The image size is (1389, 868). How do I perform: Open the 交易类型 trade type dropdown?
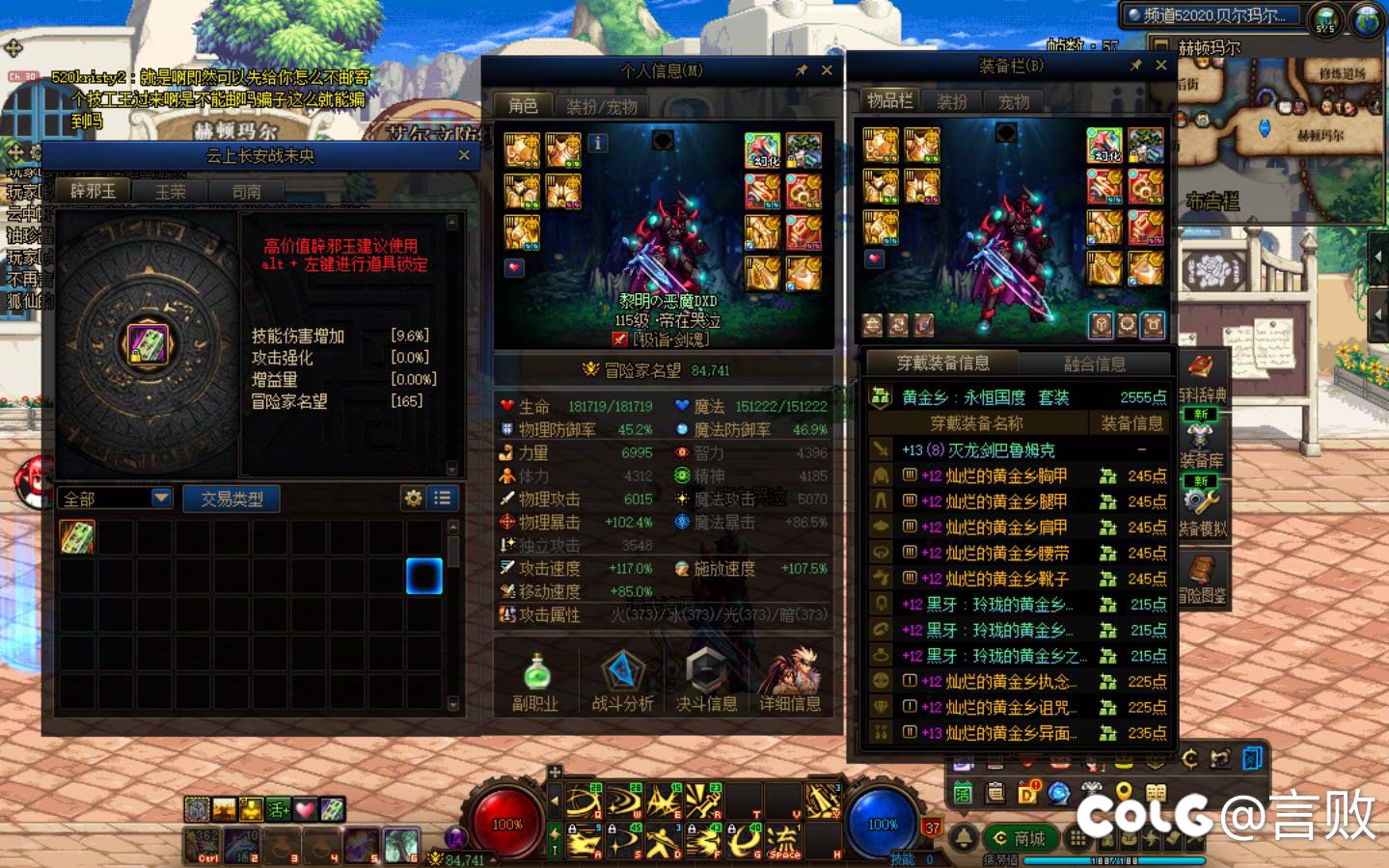click(231, 498)
